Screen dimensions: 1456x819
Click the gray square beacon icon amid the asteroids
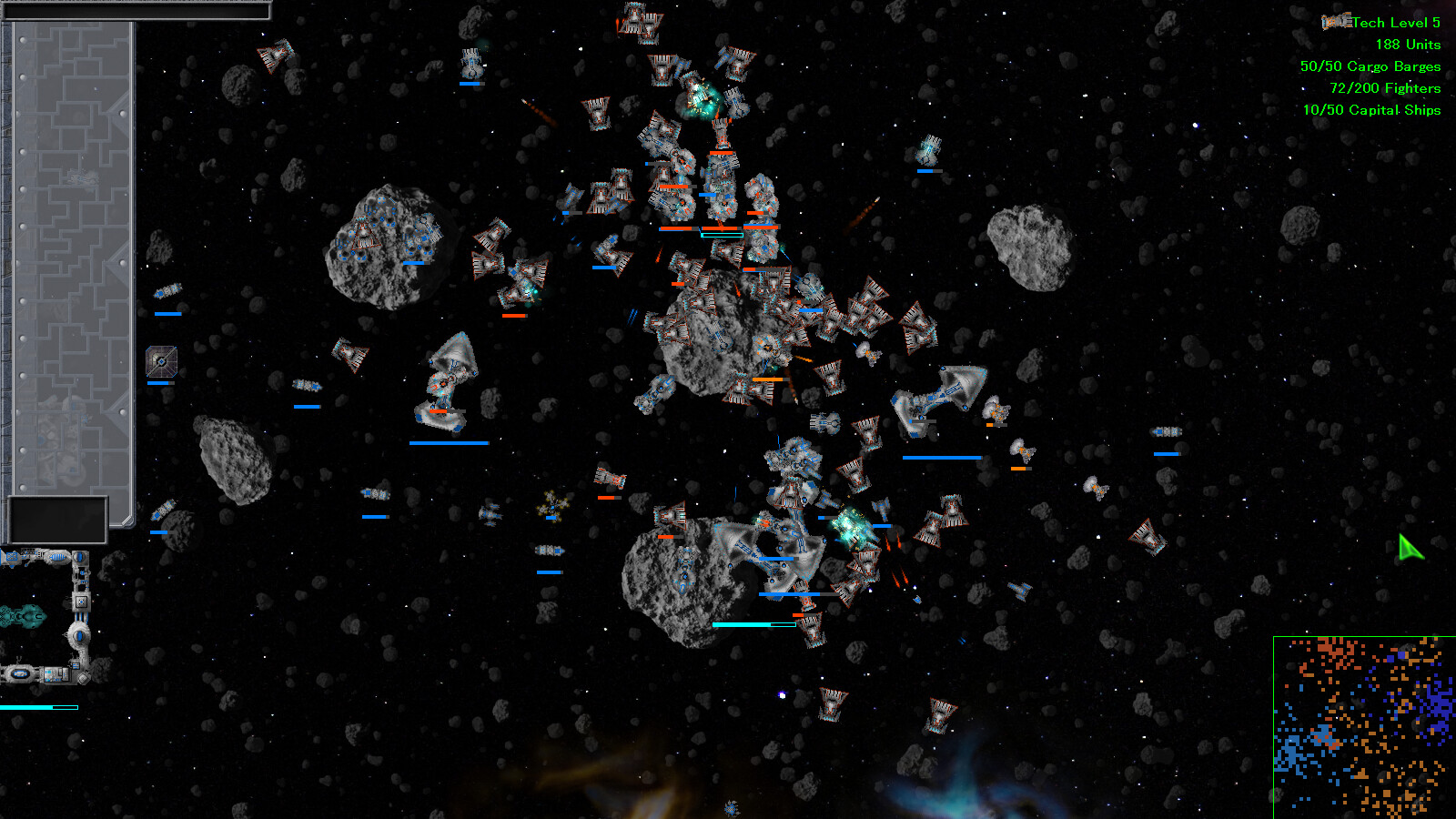[161, 361]
